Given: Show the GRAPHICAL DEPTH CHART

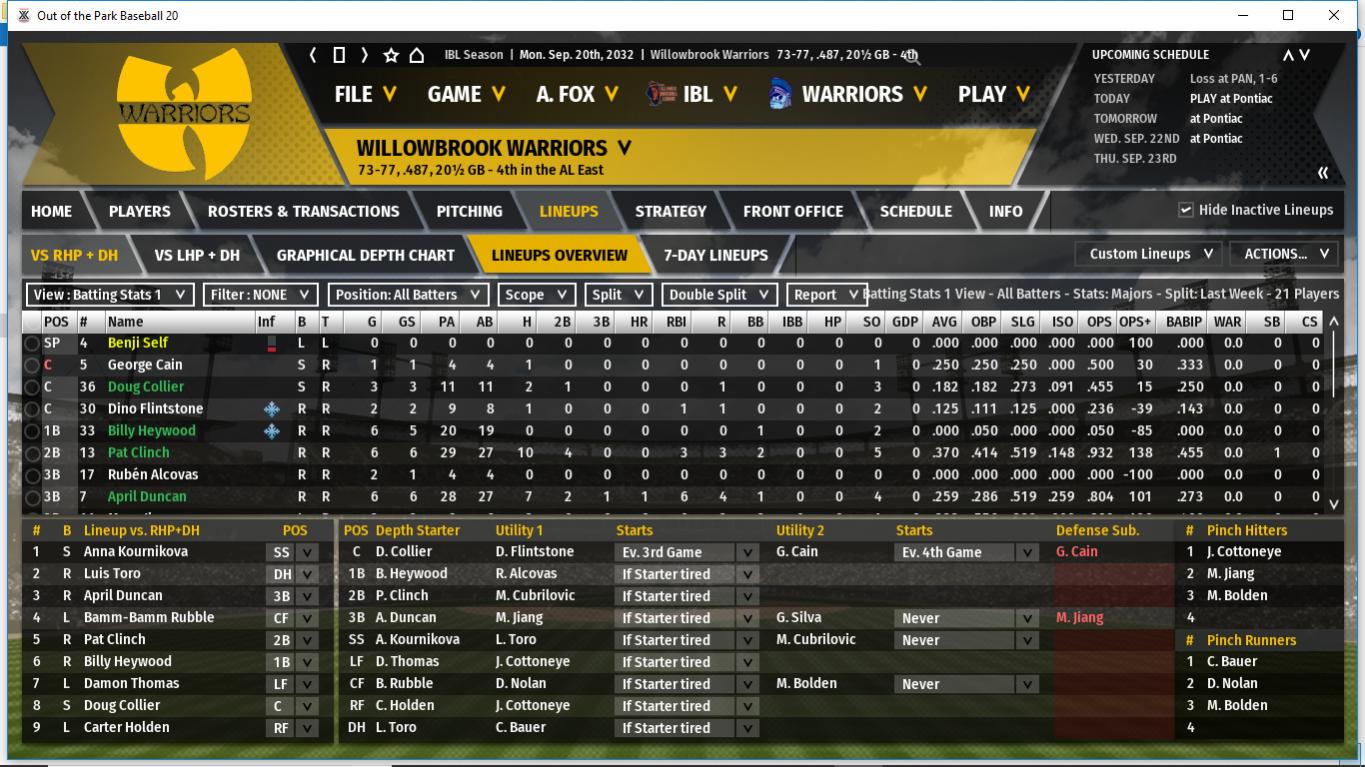Looking at the screenshot, I should click(x=367, y=255).
